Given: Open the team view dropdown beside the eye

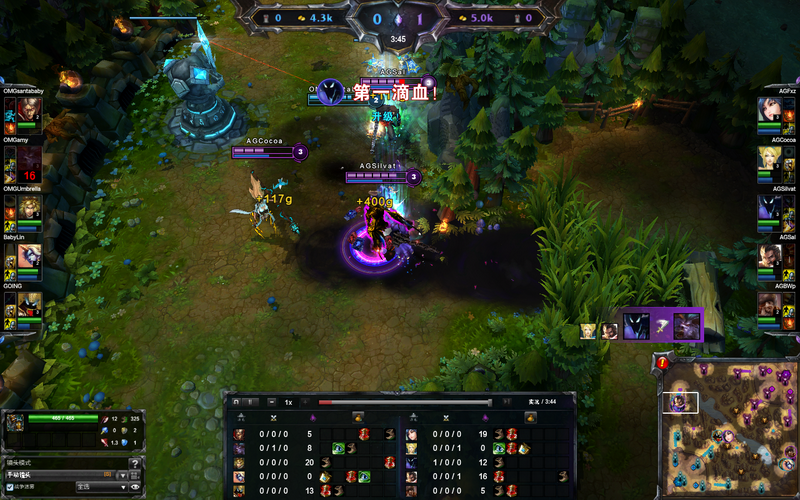Looking at the screenshot, I should [x=100, y=487].
